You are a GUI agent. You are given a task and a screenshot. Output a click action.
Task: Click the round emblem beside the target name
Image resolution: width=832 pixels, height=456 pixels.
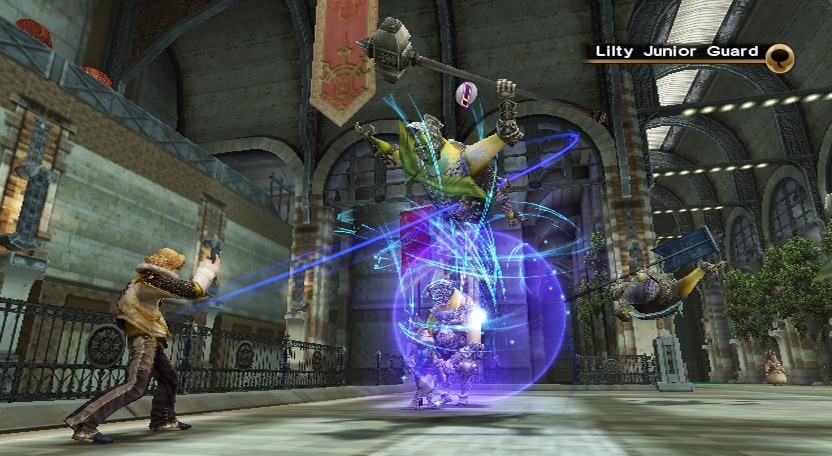click(779, 58)
